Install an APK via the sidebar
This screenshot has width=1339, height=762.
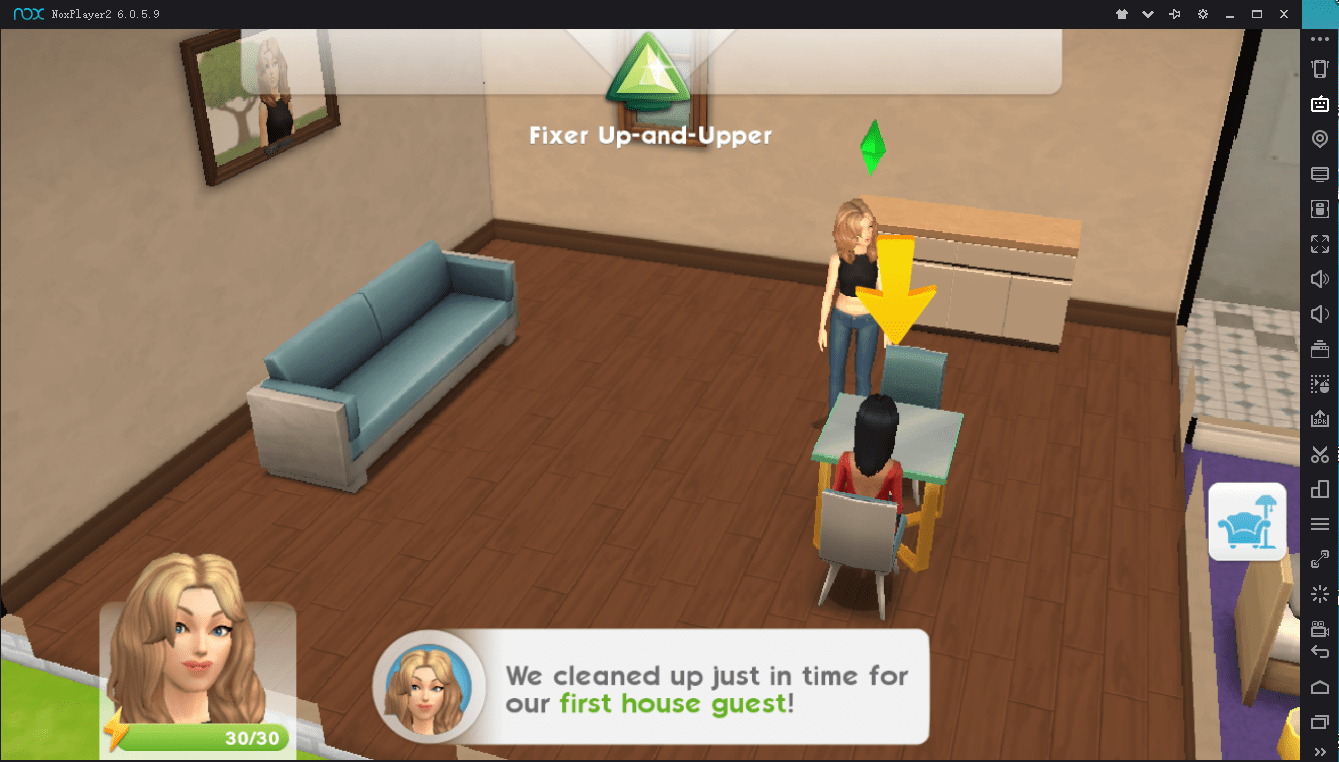coord(1320,418)
